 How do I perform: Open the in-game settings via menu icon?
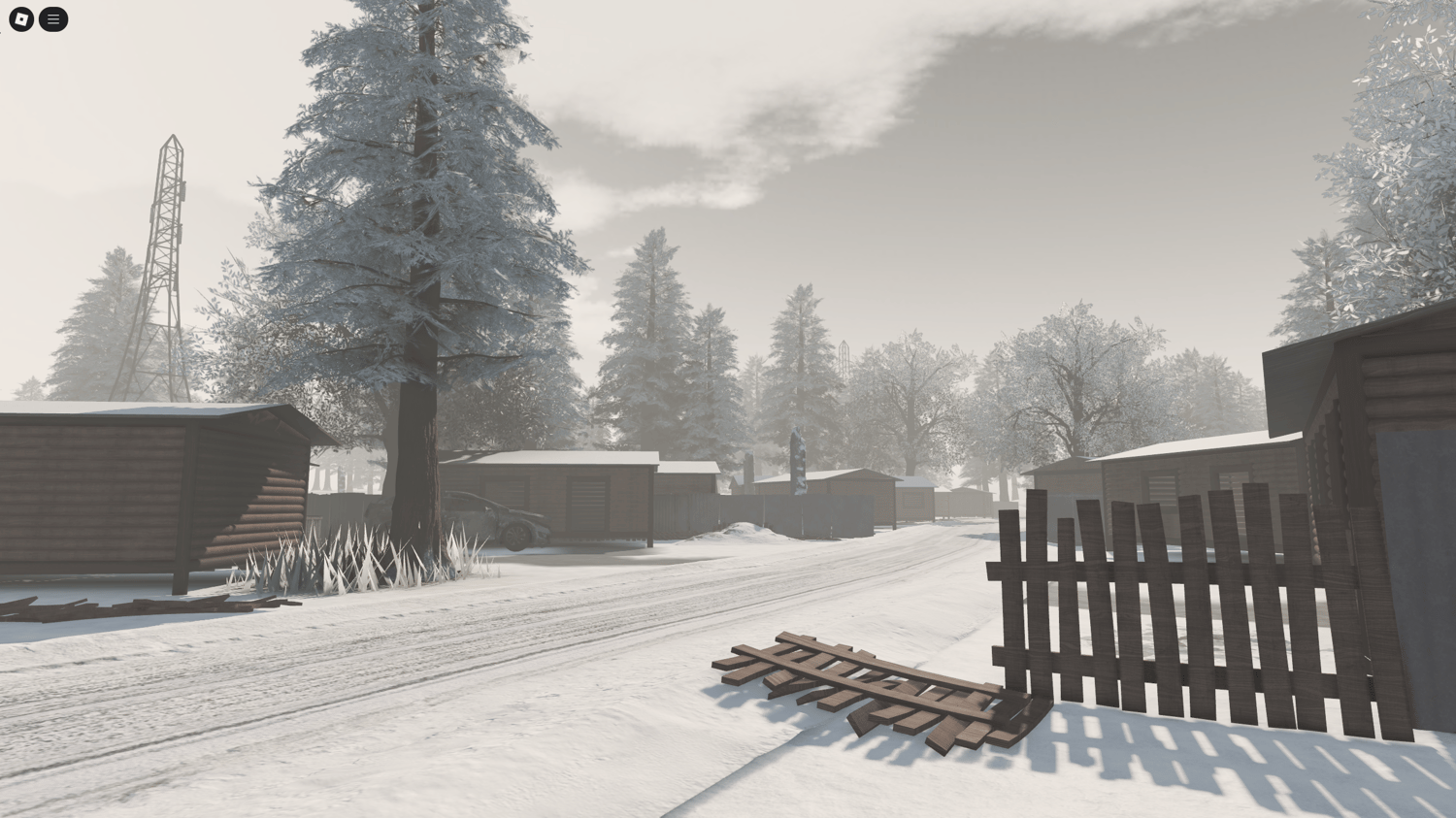point(53,18)
